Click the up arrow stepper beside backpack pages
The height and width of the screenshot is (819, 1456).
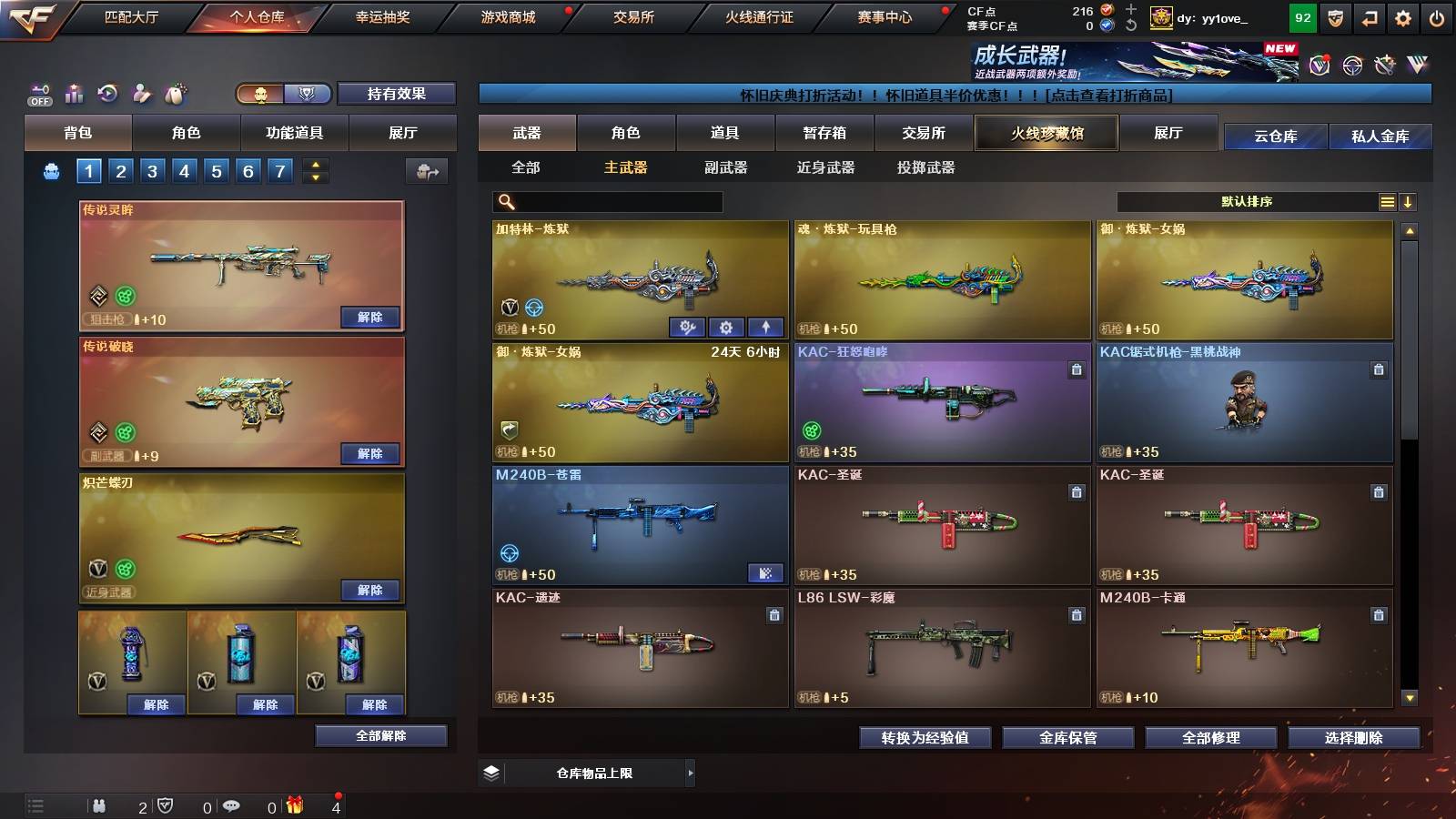pos(314,164)
